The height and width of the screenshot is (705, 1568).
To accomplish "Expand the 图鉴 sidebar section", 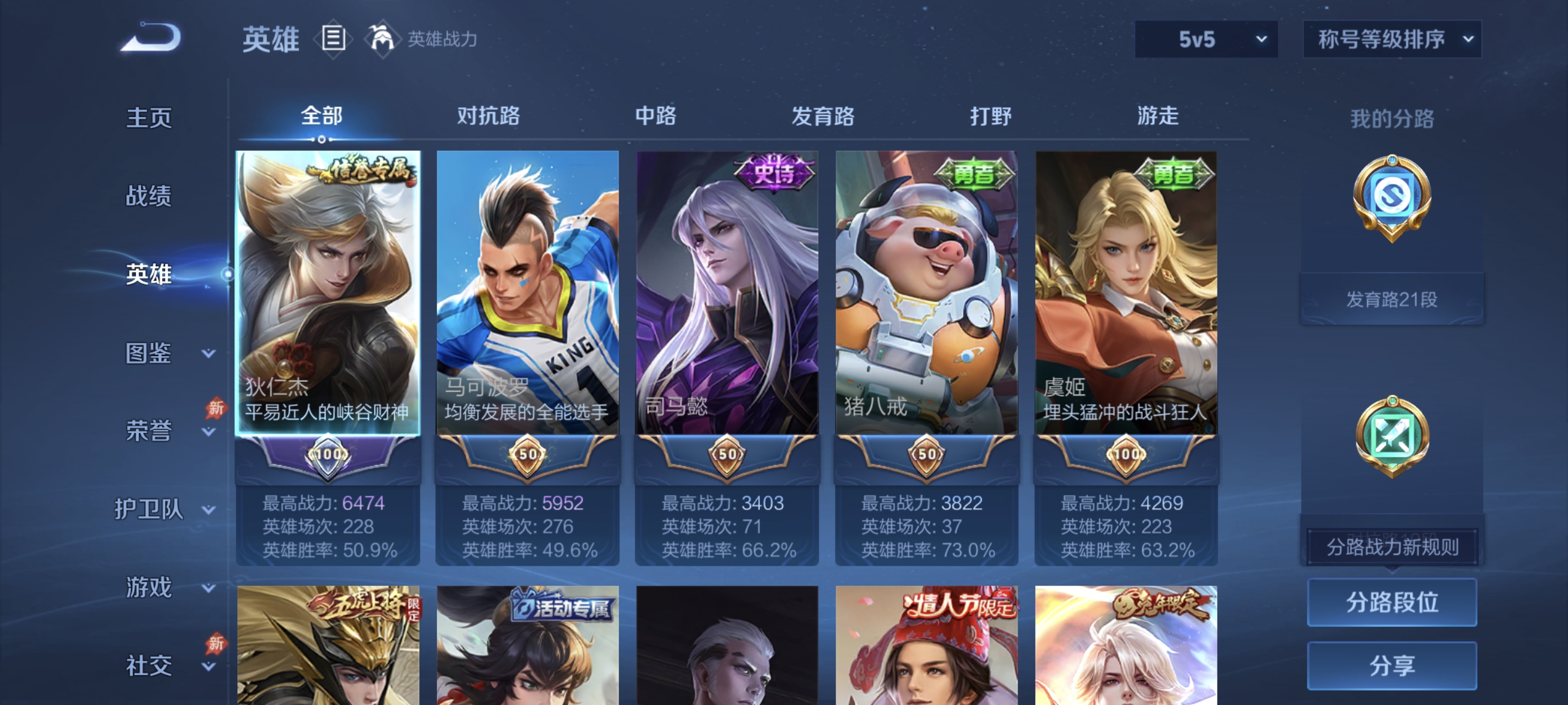I will 148,351.
